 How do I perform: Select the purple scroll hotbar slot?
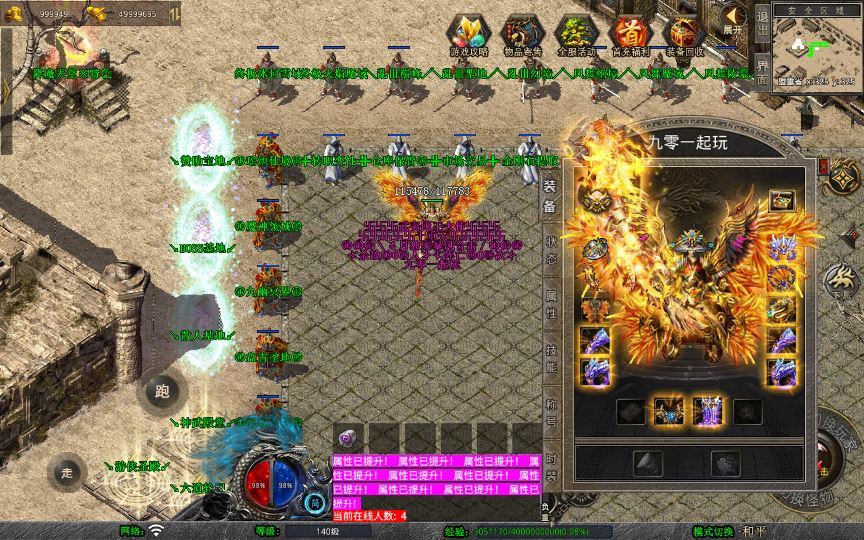click(x=349, y=438)
